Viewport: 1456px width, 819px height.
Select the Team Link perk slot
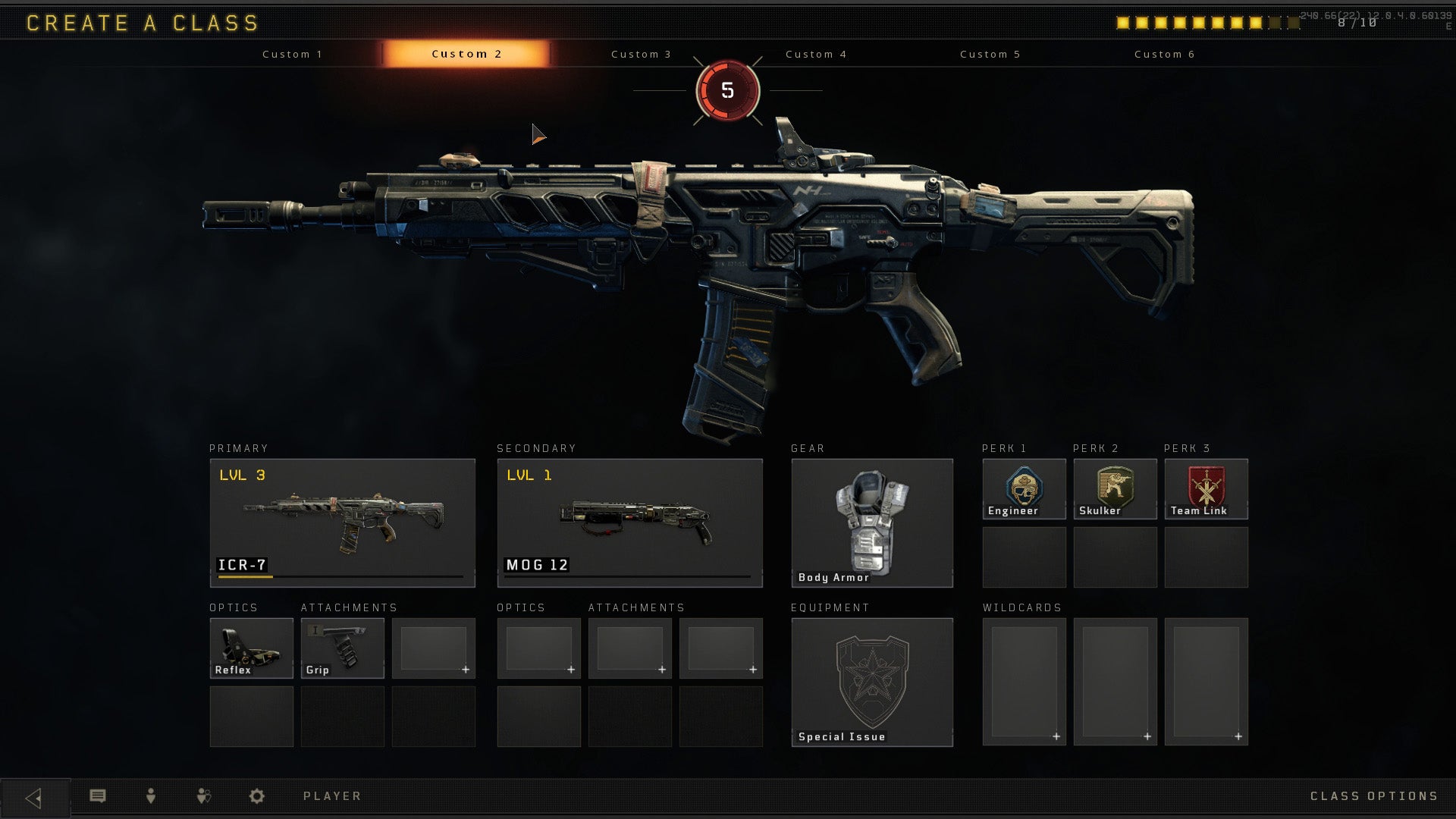pos(1206,489)
